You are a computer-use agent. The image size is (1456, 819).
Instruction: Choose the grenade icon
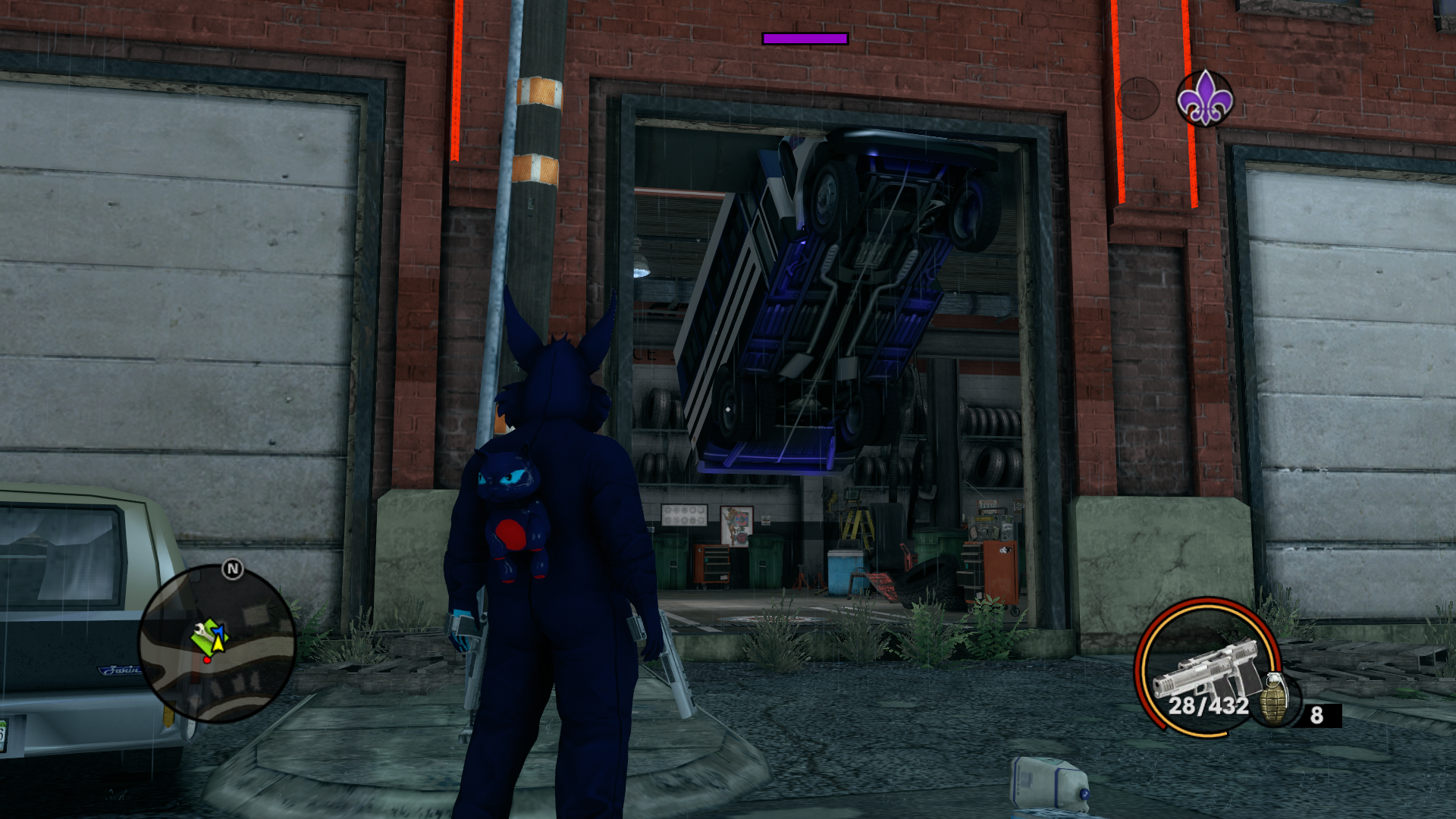coord(1276,698)
